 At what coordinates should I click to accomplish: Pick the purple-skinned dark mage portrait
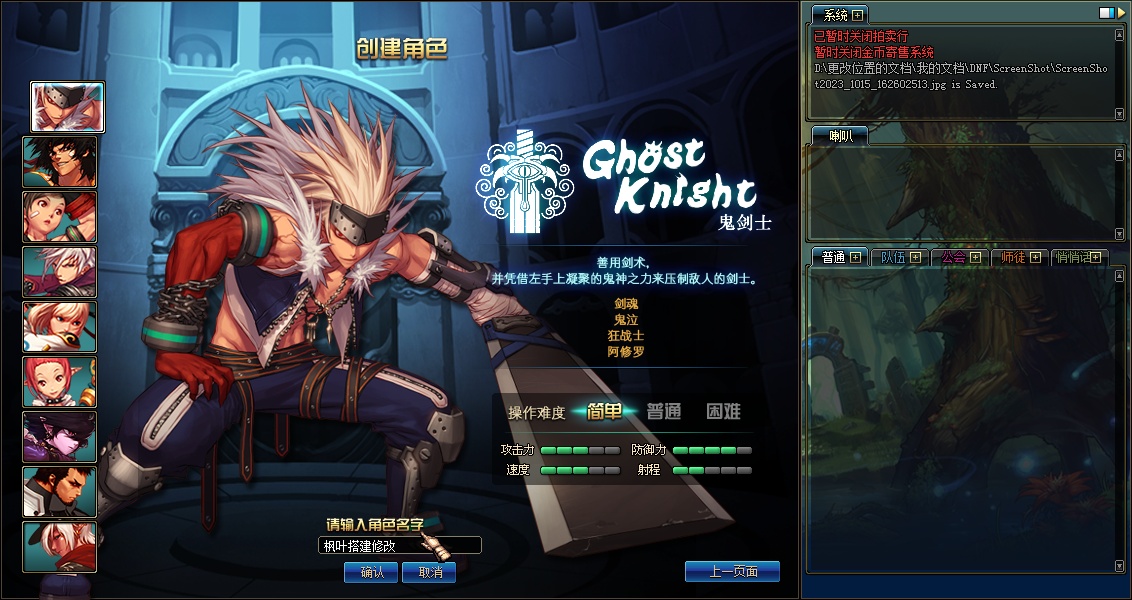tap(60, 437)
